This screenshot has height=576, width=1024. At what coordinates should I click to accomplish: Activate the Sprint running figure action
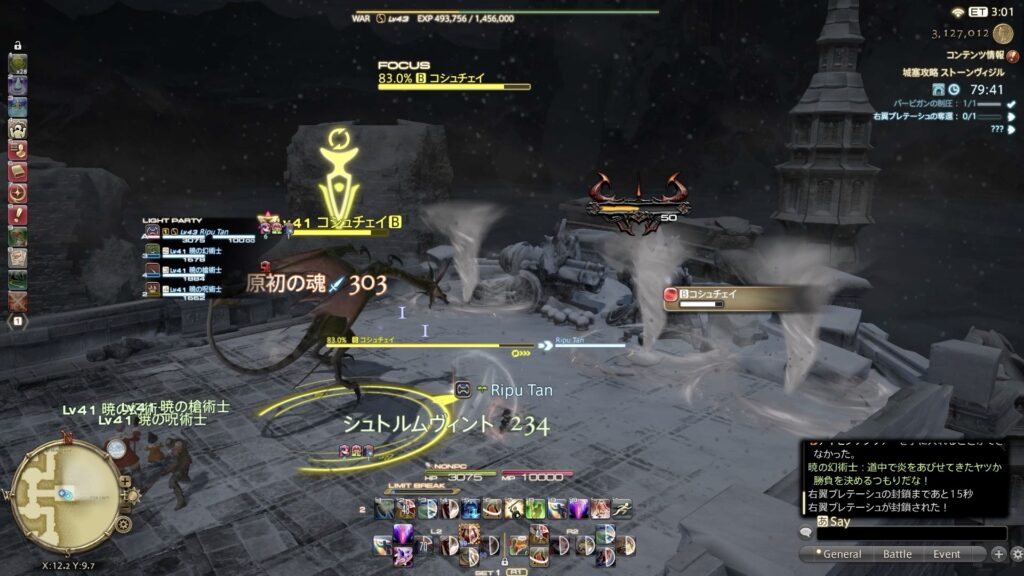622,508
